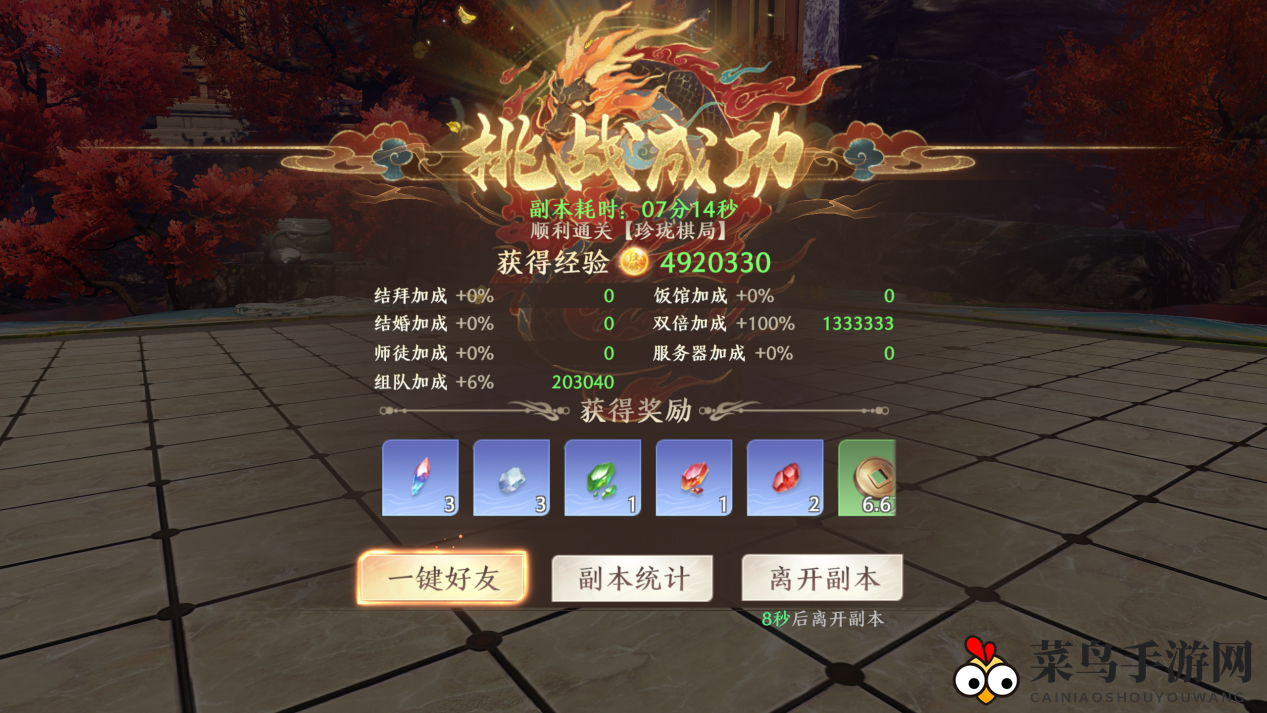Image resolution: width=1267 pixels, height=713 pixels.
Task: Choose the green gem reward slot
Action: [602, 478]
